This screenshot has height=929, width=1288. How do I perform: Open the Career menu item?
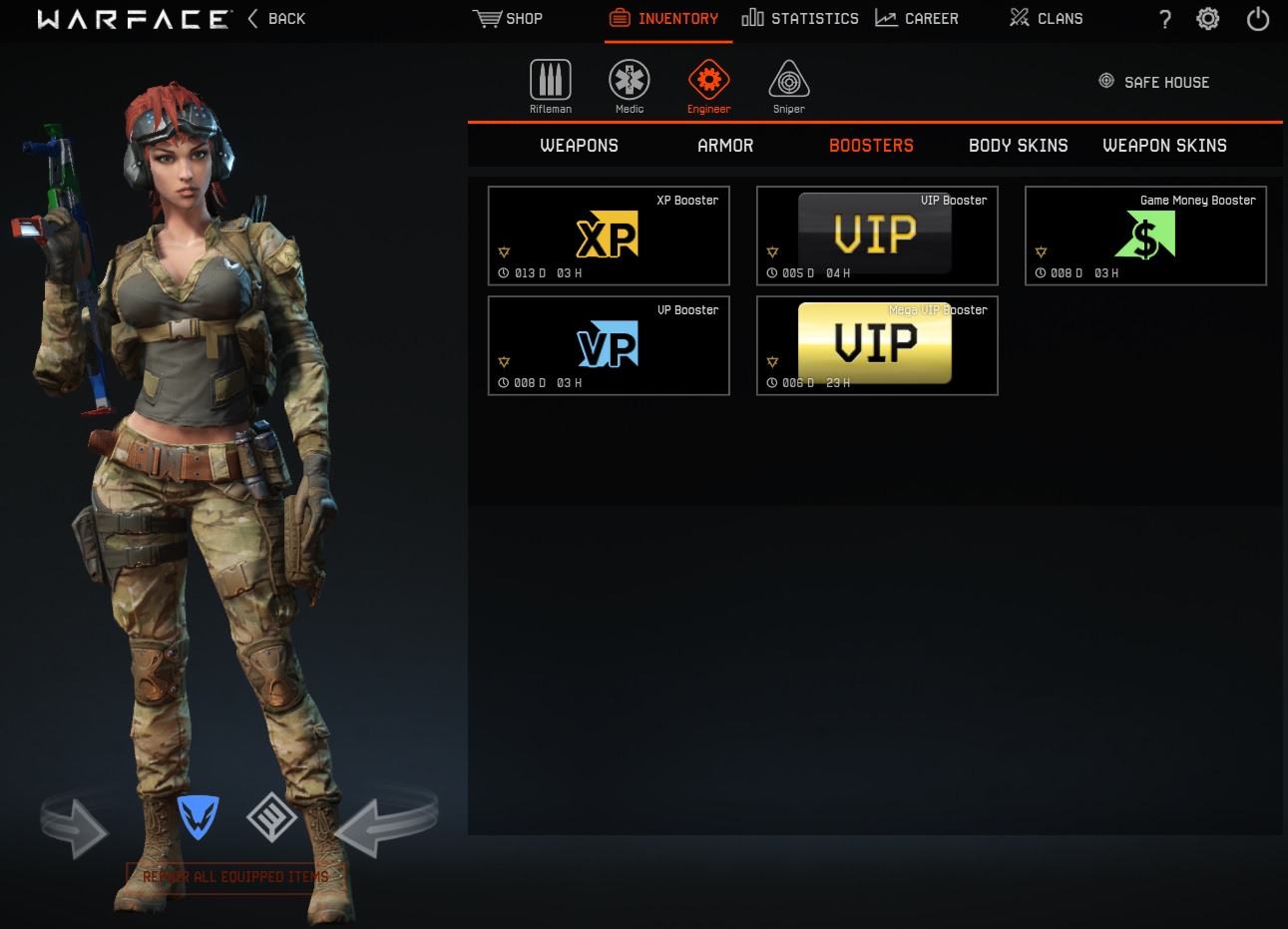(x=916, y=18)
